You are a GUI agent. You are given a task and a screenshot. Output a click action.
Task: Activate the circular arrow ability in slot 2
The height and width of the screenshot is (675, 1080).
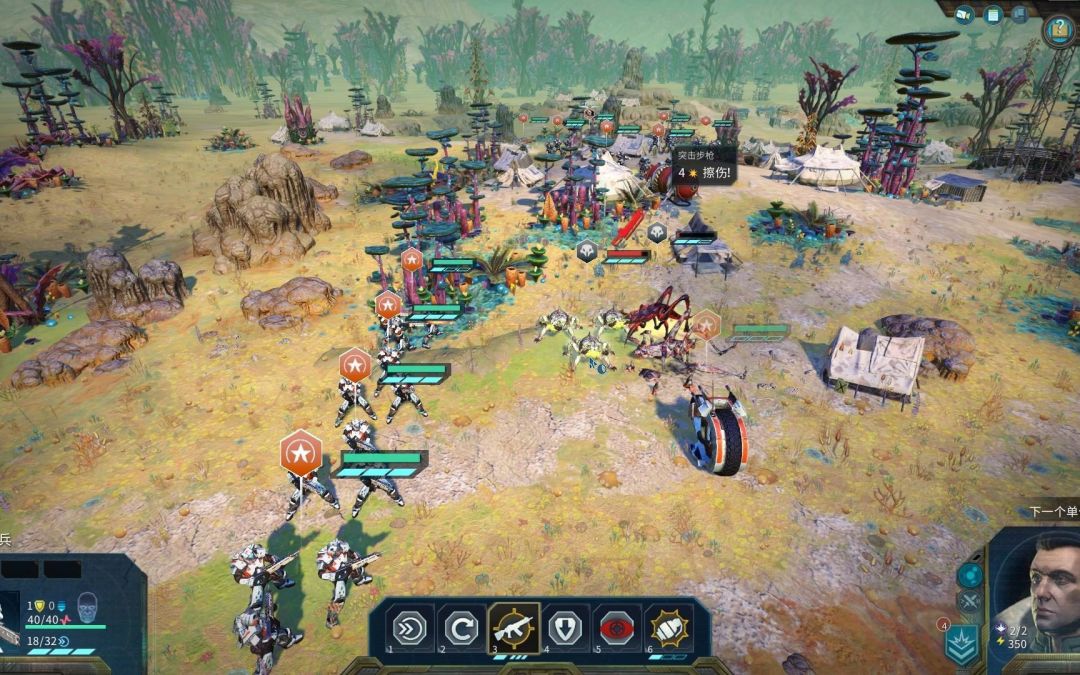point(463,628)
